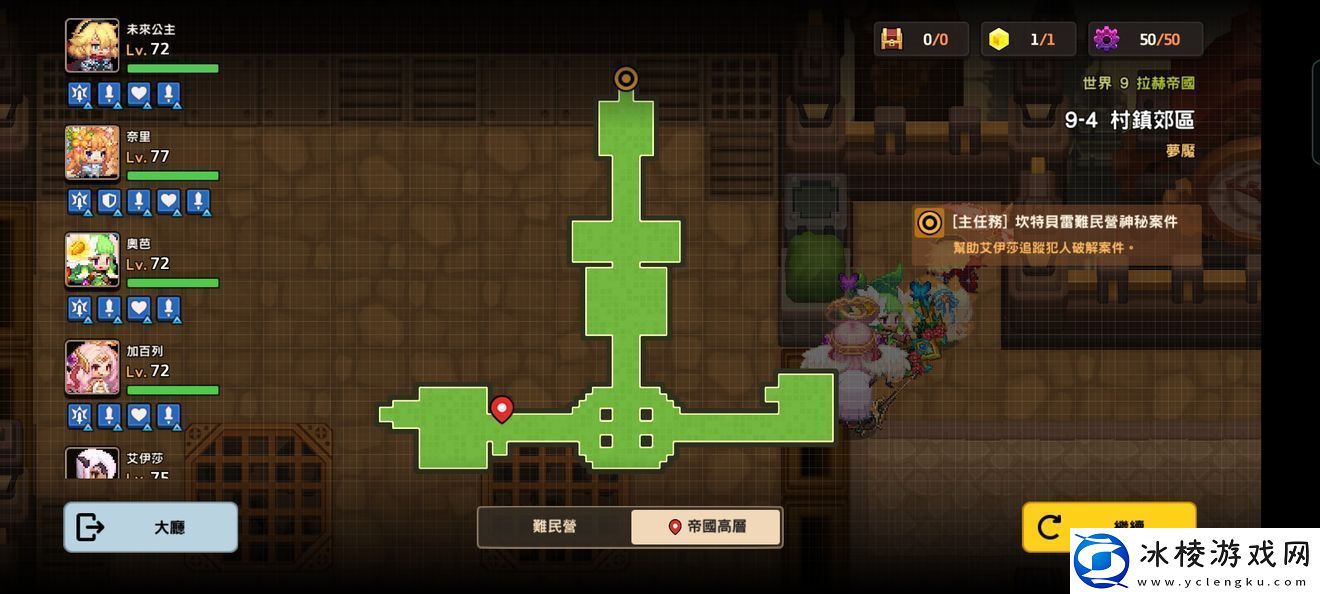1320x594 pixels.
Task: Switch to the 難民營 map tab
Action: click(554, 527)
